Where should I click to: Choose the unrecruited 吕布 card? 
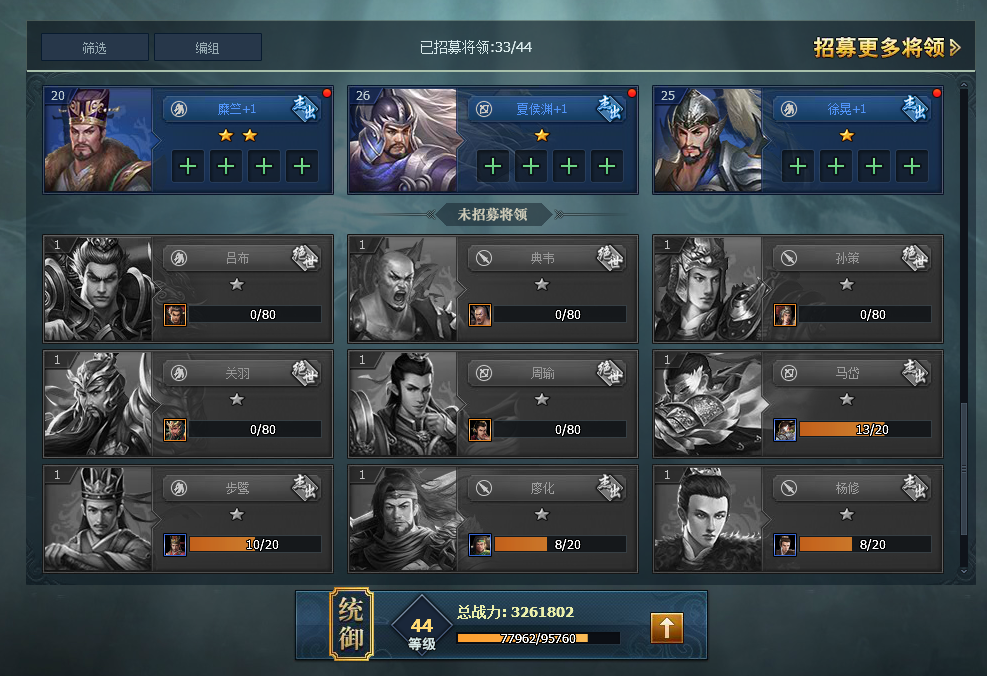pos(188,288)
